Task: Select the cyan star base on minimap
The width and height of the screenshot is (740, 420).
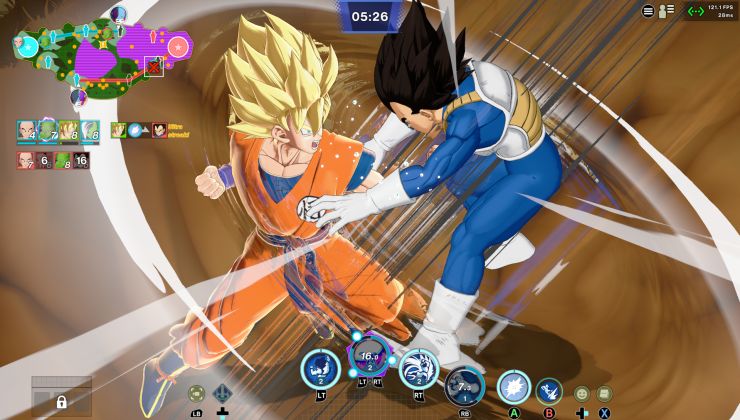Action: click(28, 45)
